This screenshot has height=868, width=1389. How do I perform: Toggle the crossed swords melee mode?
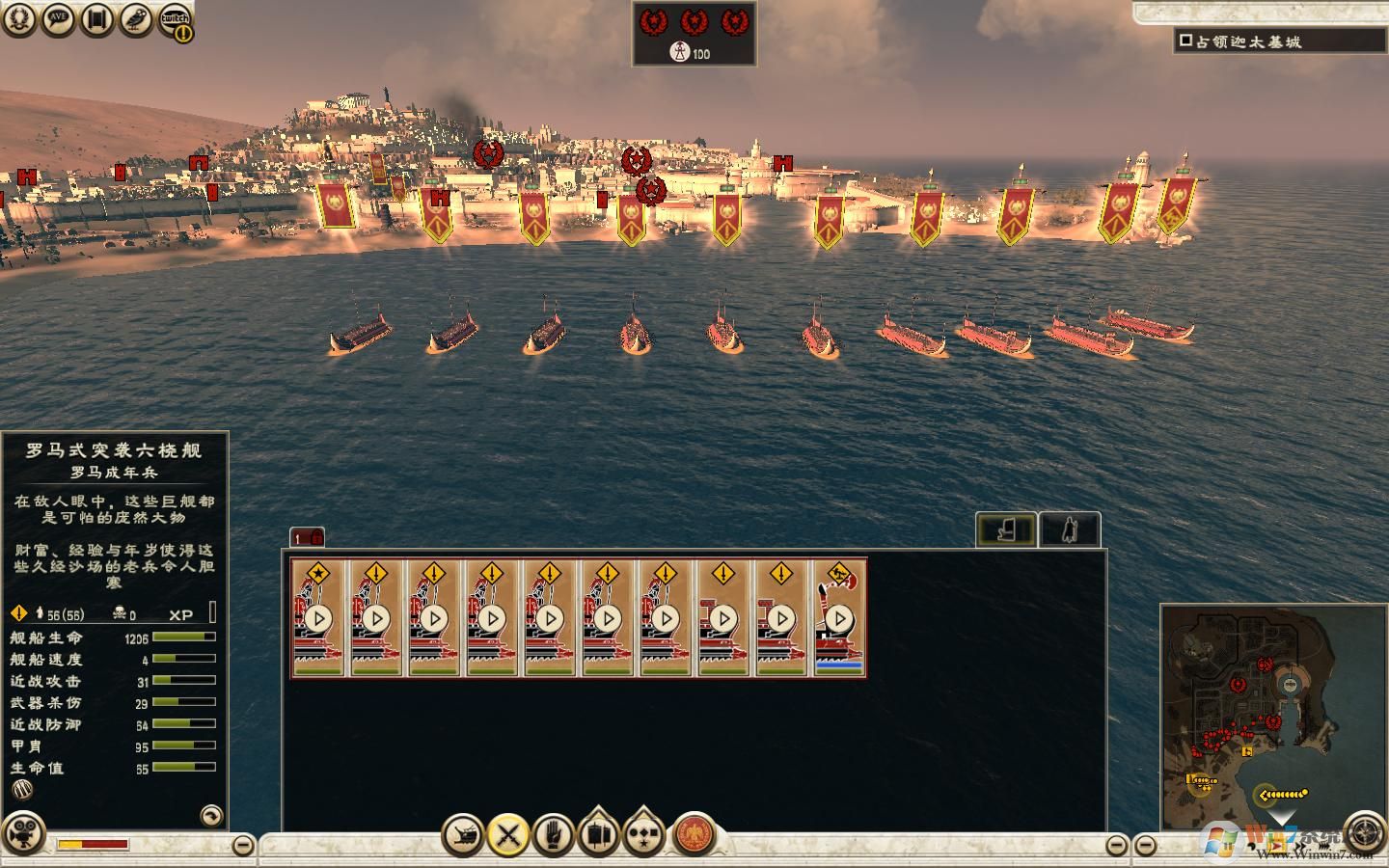pos(508,834)
